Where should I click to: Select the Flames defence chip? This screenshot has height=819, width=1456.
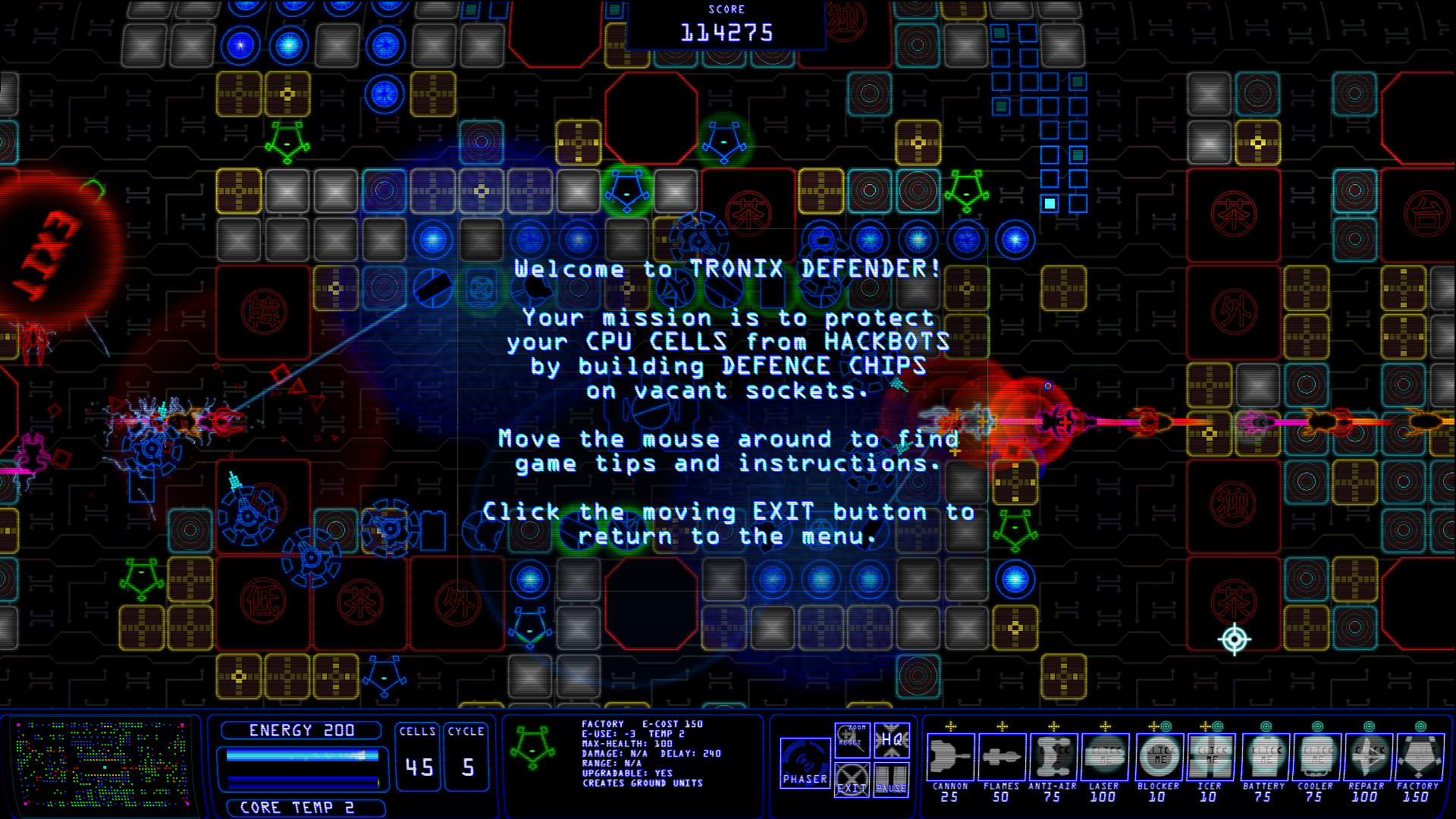pos(1003,758)
